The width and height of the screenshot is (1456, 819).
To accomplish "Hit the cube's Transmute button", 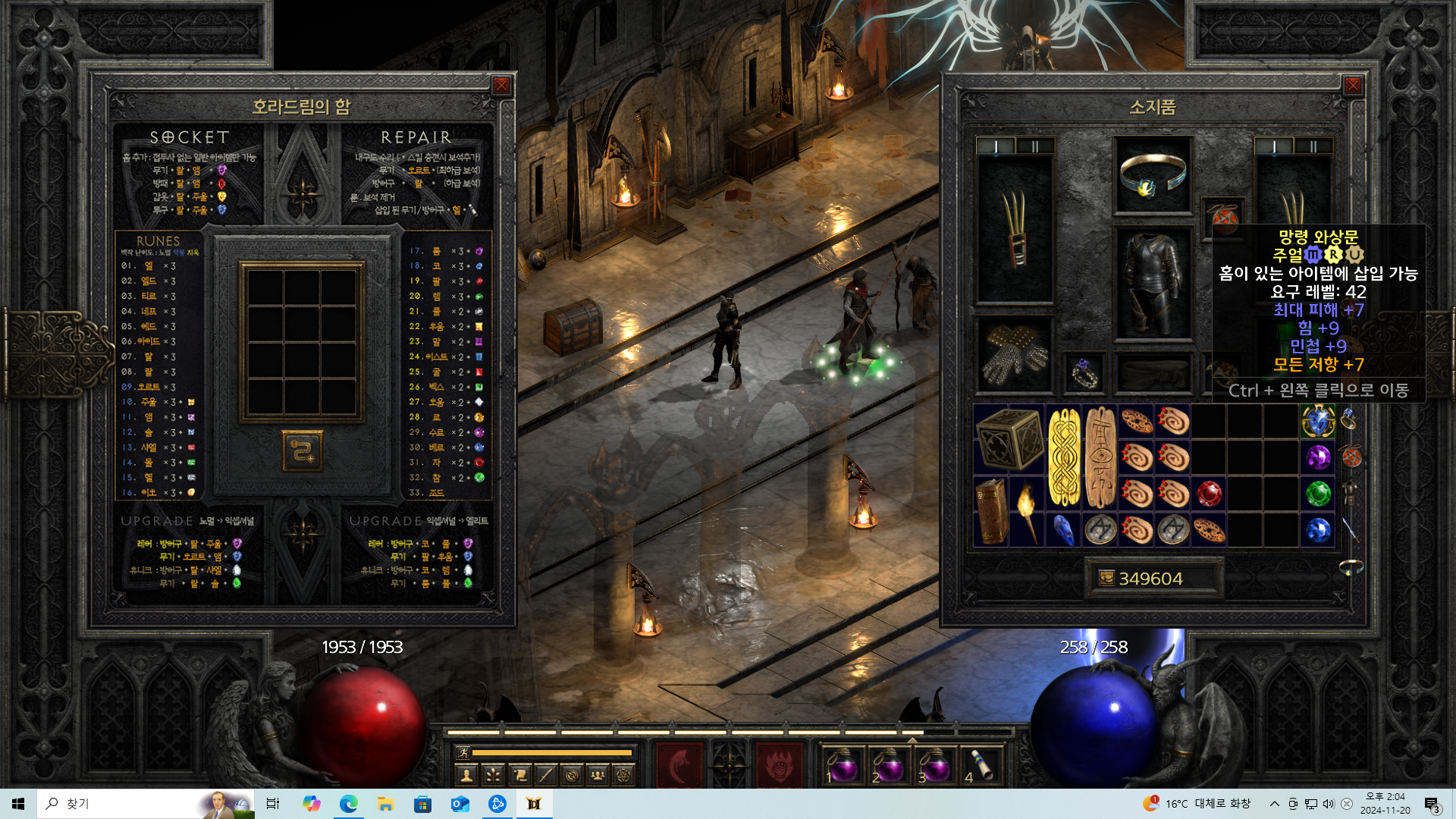I will tap(302, 451).
